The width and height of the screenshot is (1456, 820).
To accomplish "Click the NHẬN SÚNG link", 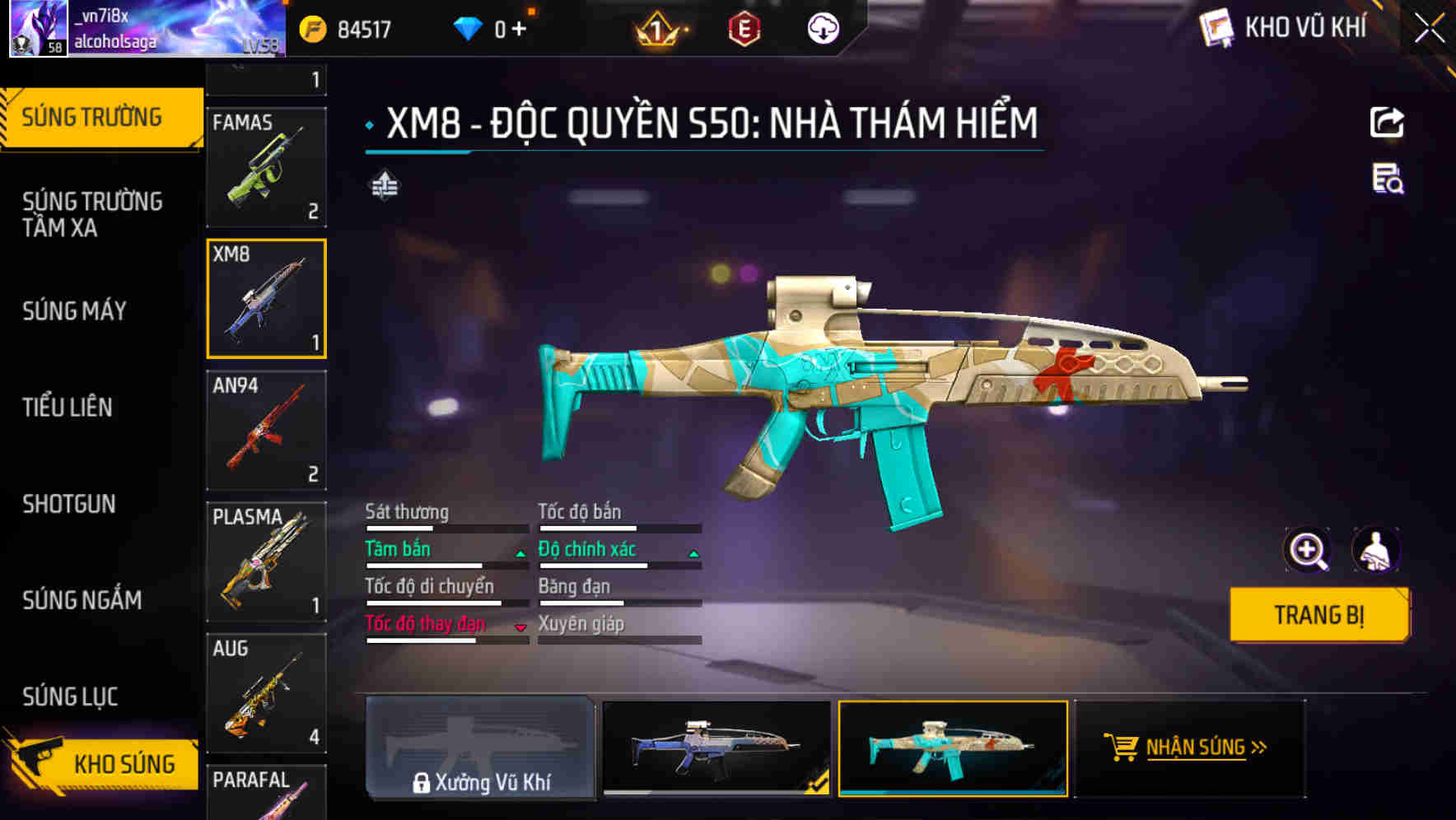I will pos(1197,748).
